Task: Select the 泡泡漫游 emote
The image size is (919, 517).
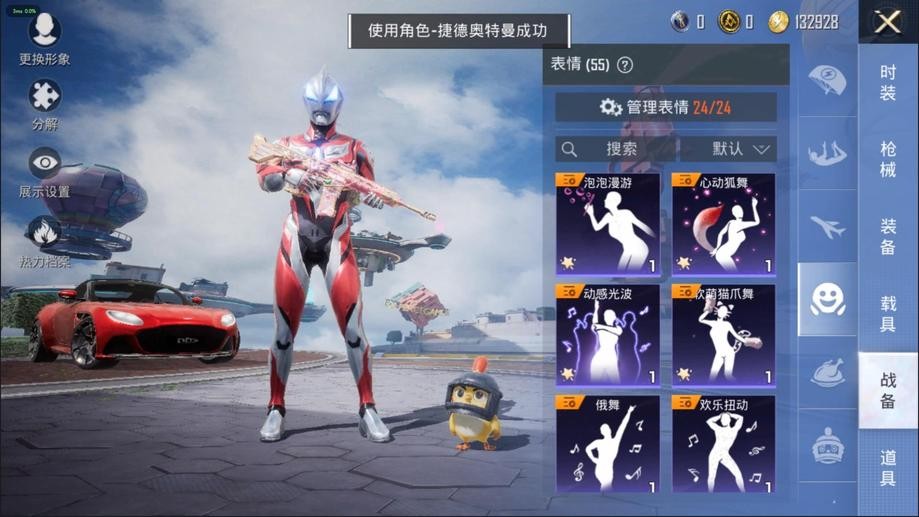Action: click(608, 224)
